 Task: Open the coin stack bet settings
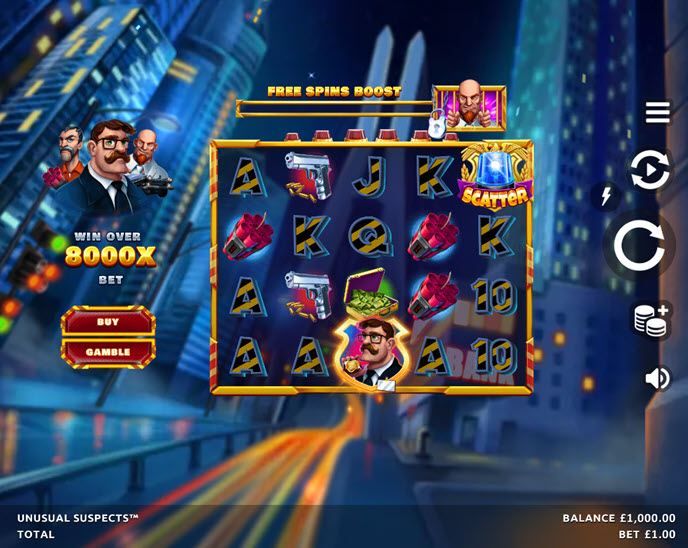(651, 320)
